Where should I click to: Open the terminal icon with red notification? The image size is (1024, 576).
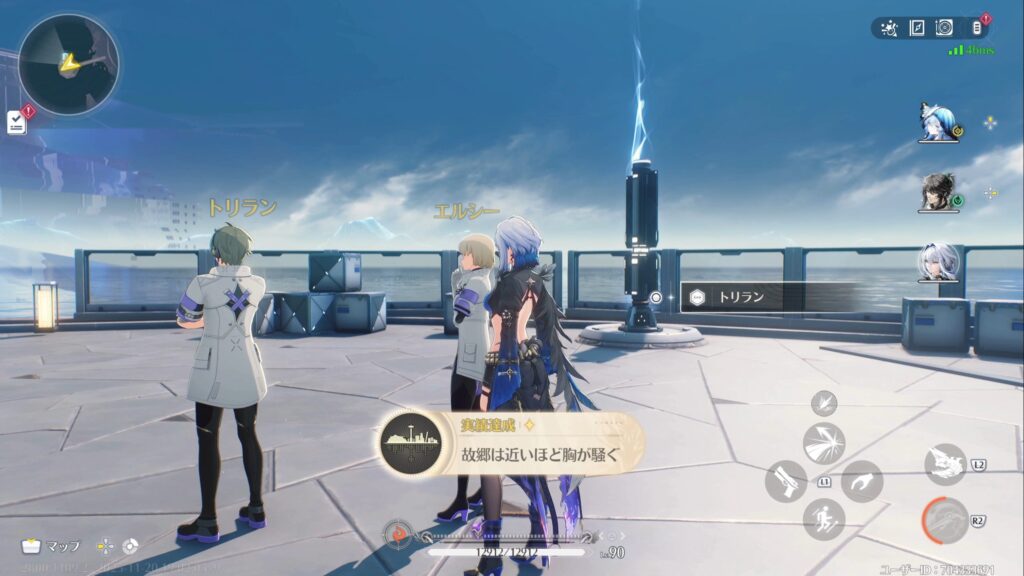coord(977,27)
